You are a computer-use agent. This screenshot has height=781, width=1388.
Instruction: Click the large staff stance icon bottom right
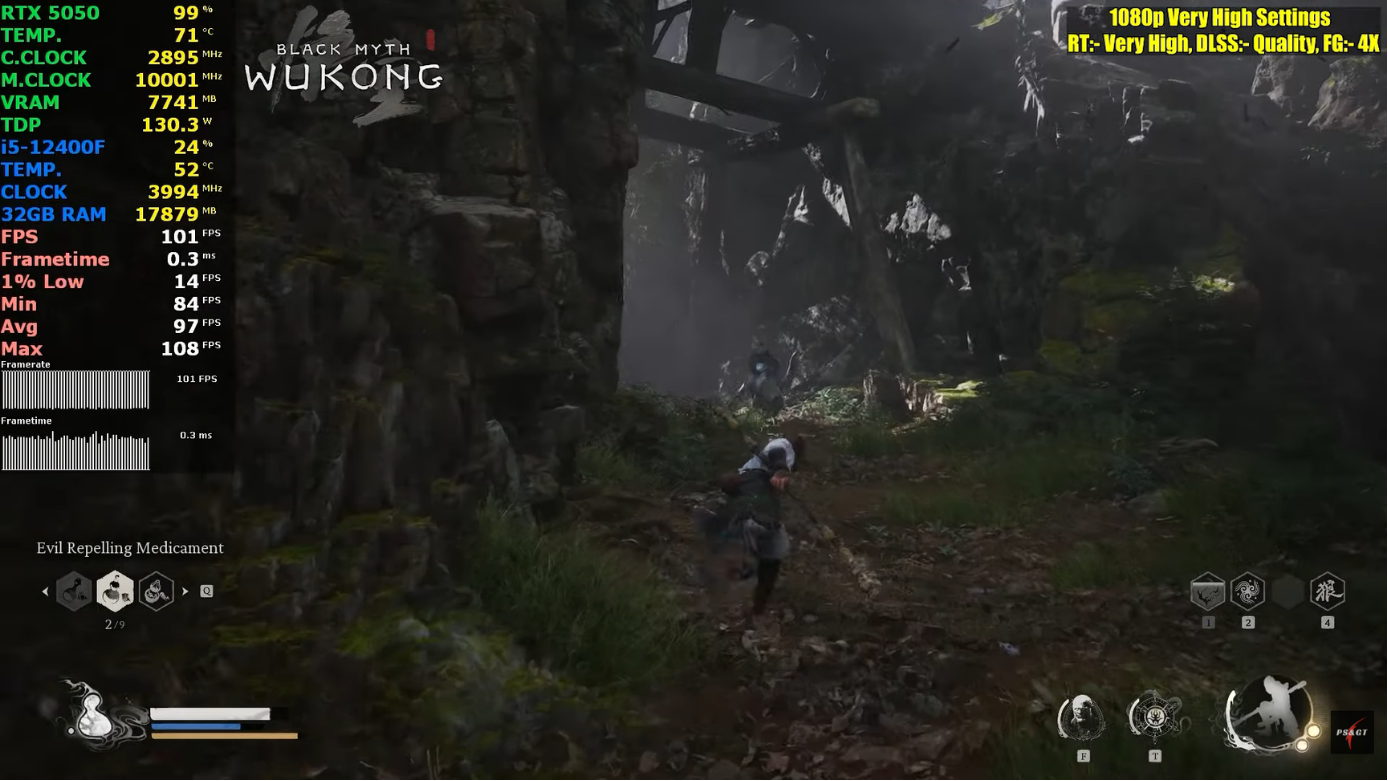pos(1268,714)
